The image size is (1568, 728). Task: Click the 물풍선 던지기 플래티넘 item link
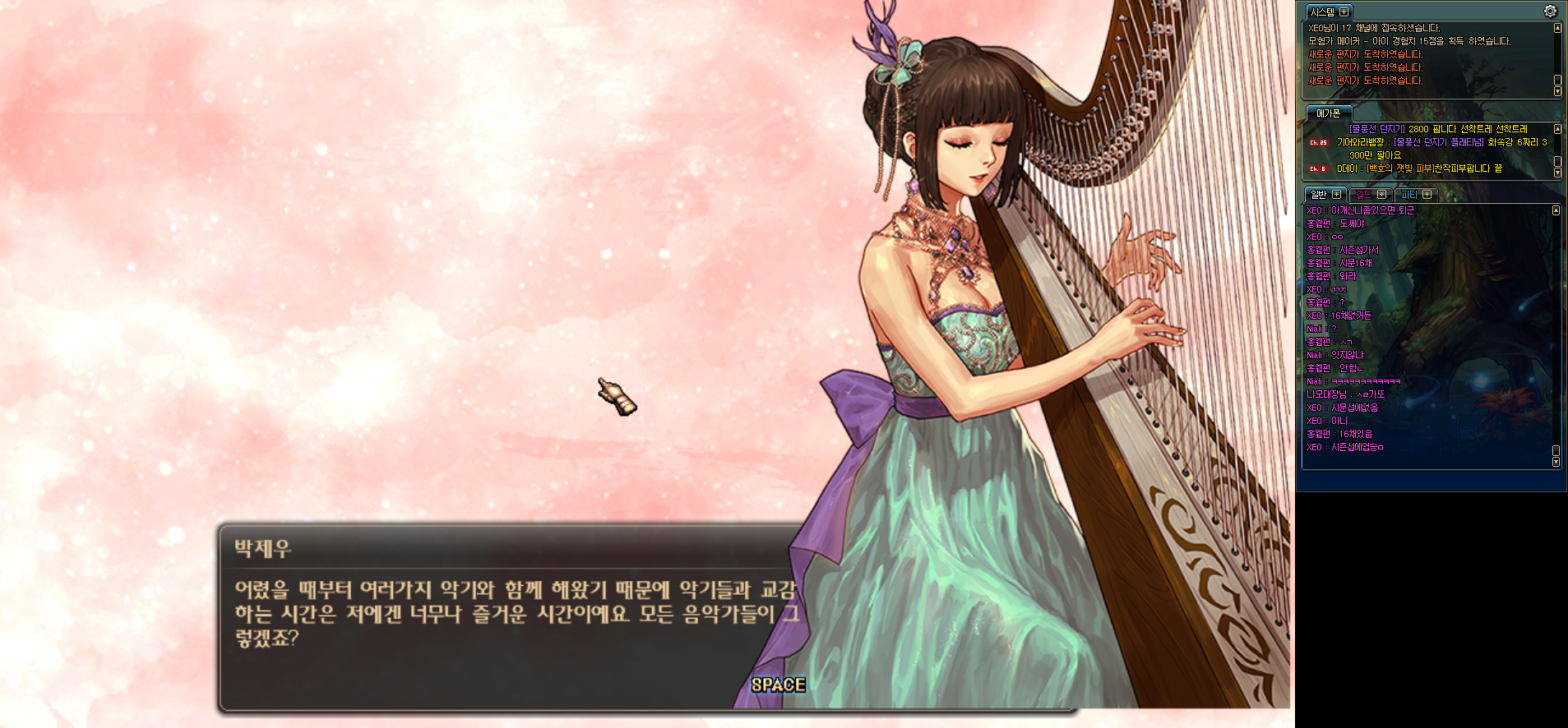[x=1439, y=142]
